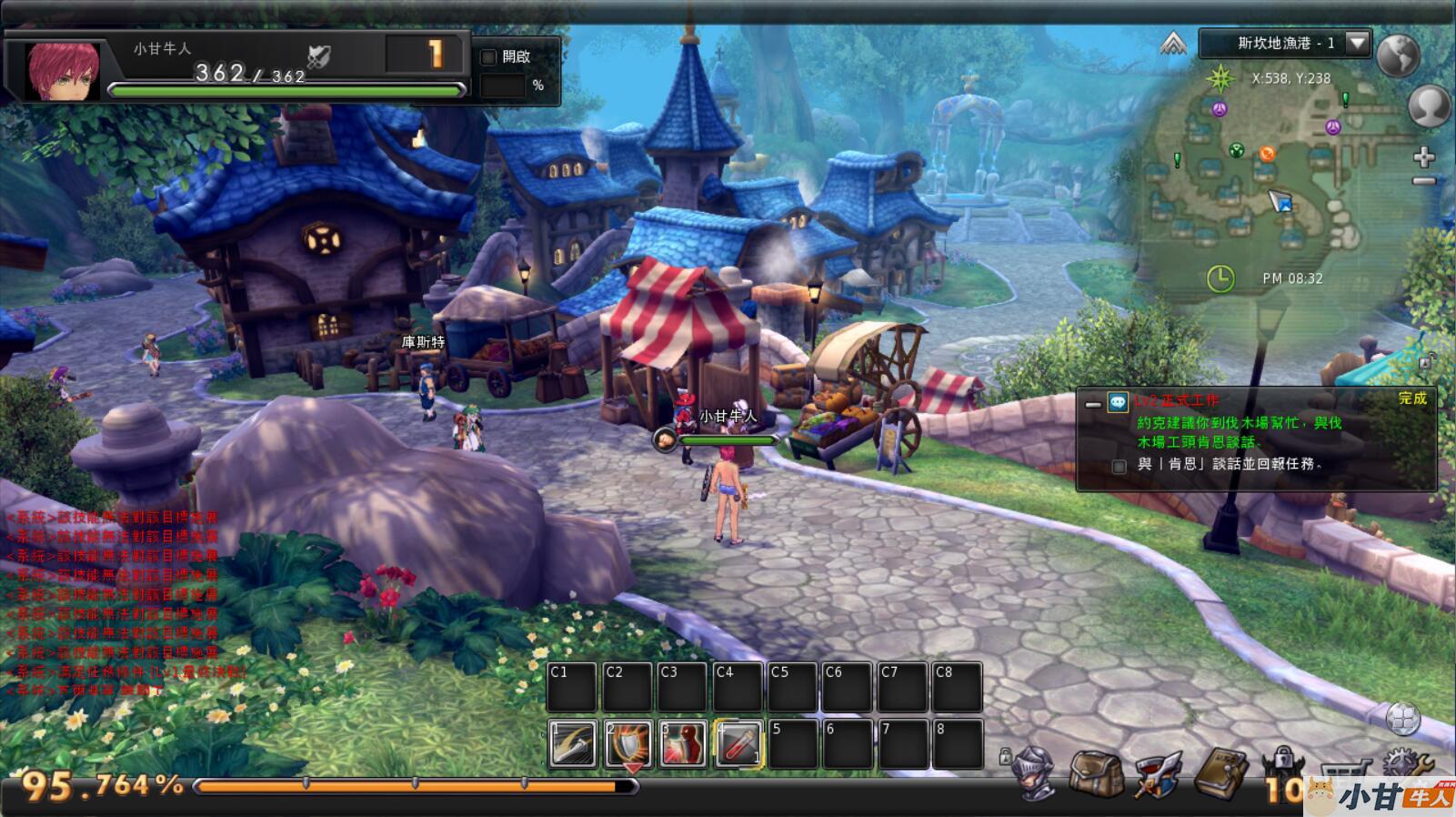Screen dimensions: 1456x817
Task: Collapse the minimap with the chevron arrows
Action: point(1173,43)
